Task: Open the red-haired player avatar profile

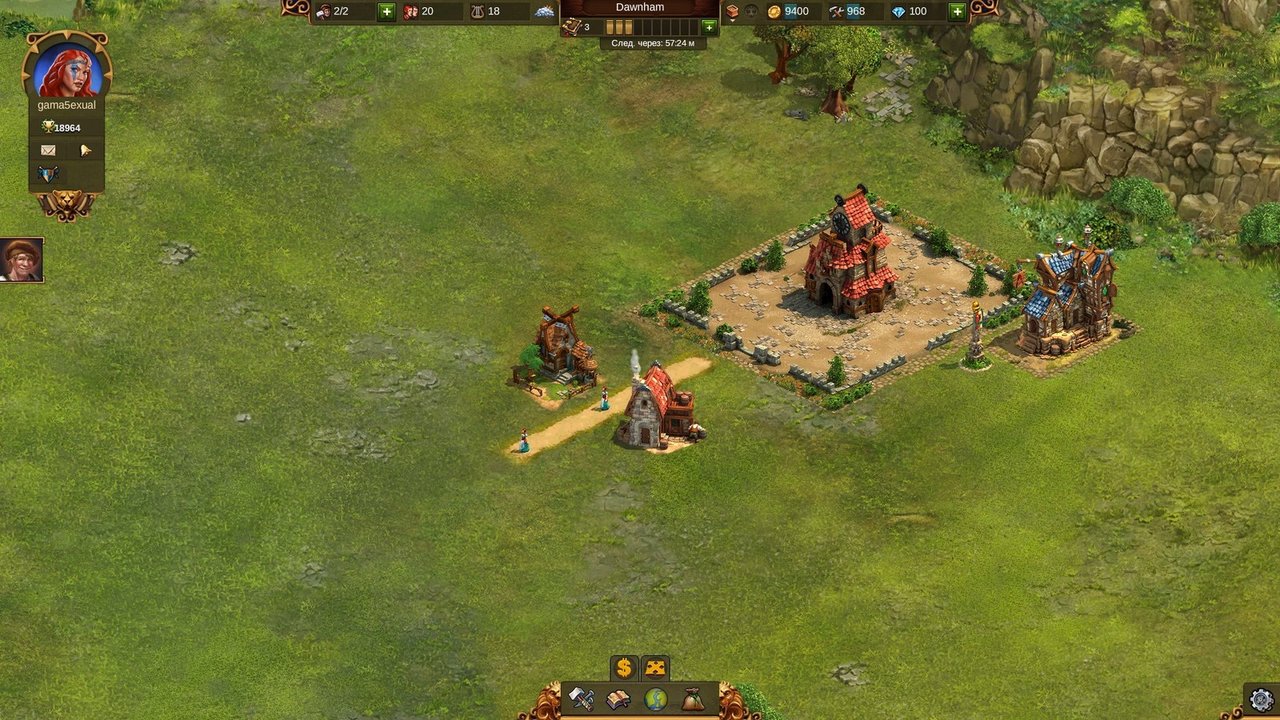Action: pos(67,70)
